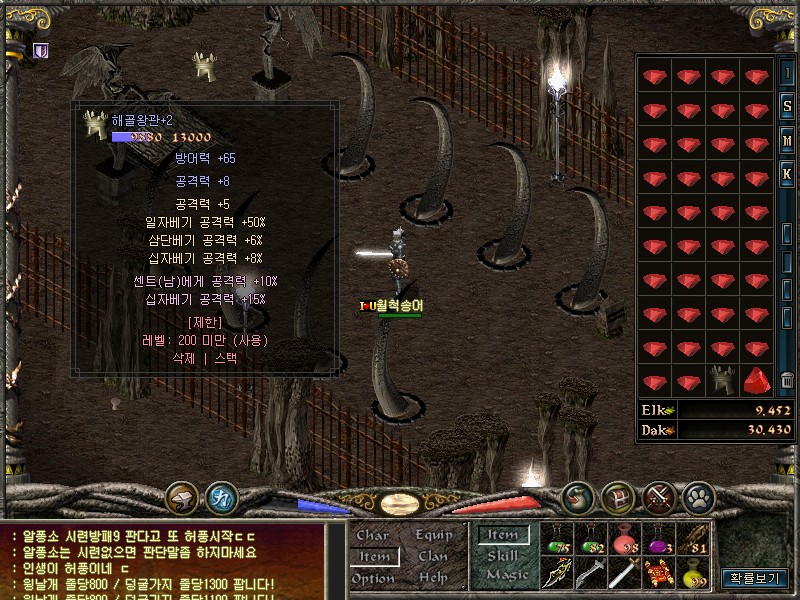Screen dimensions: 800x600
Task: Click the inventory trash can icon
Action: click(x=788, y=381)
